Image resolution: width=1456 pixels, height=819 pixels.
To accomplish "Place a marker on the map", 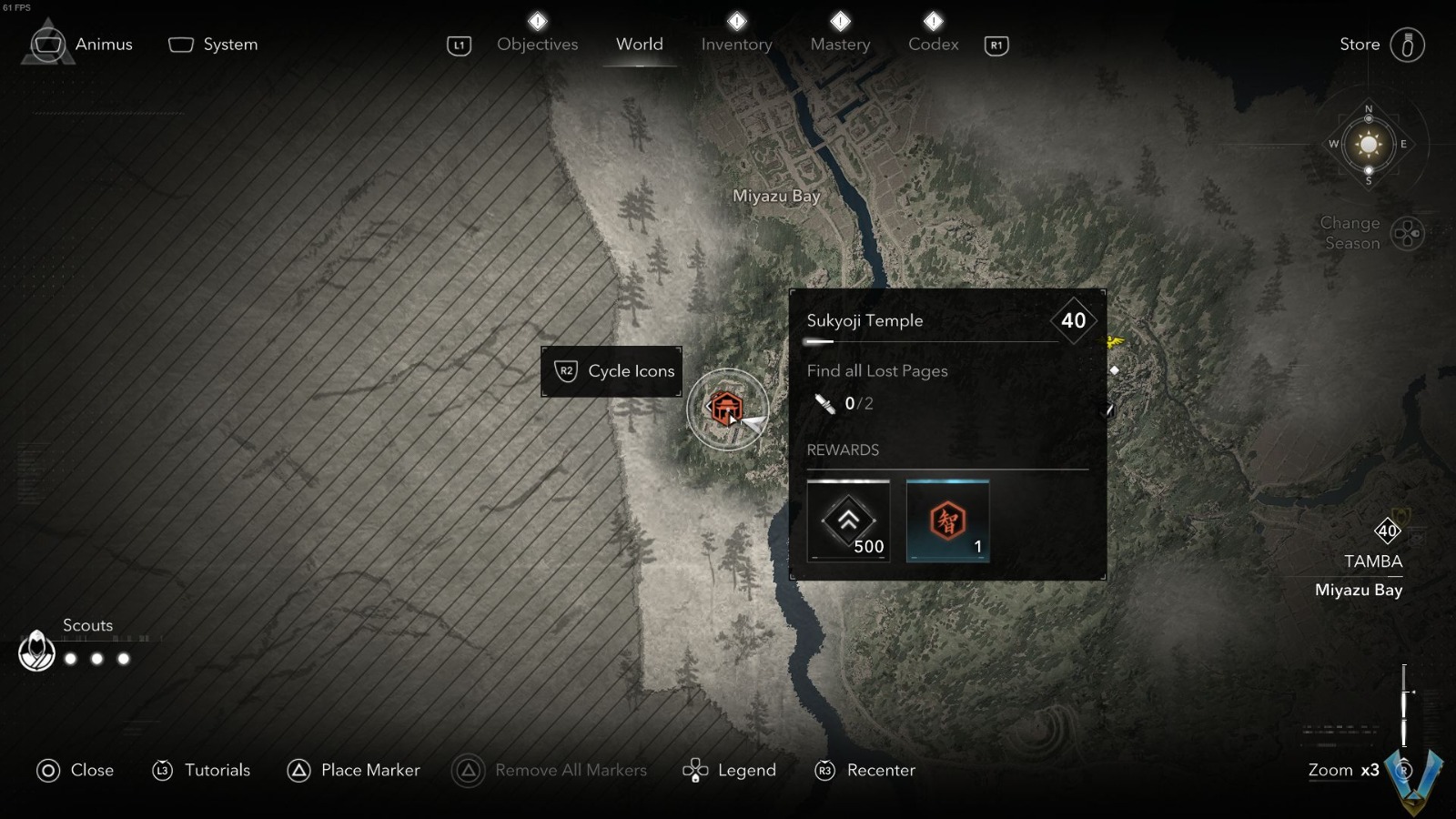I will pyautogui.click(x=354, y=770).
